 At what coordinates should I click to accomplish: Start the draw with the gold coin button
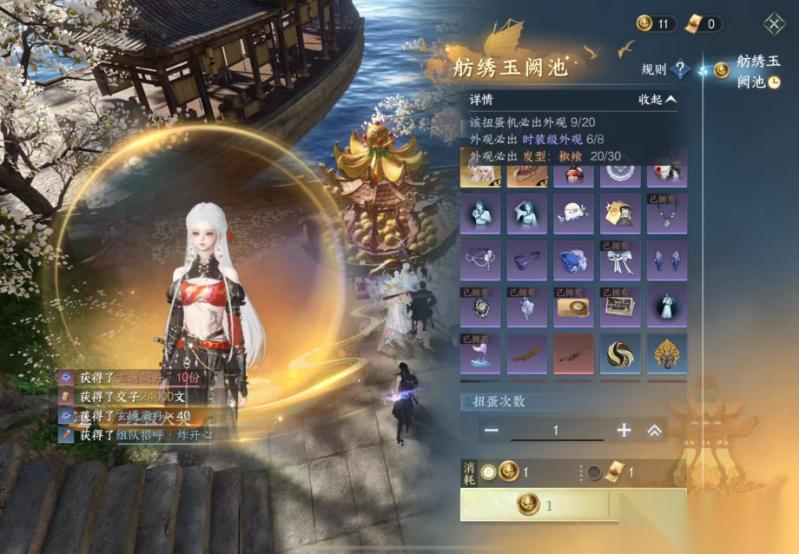[573, 504]
